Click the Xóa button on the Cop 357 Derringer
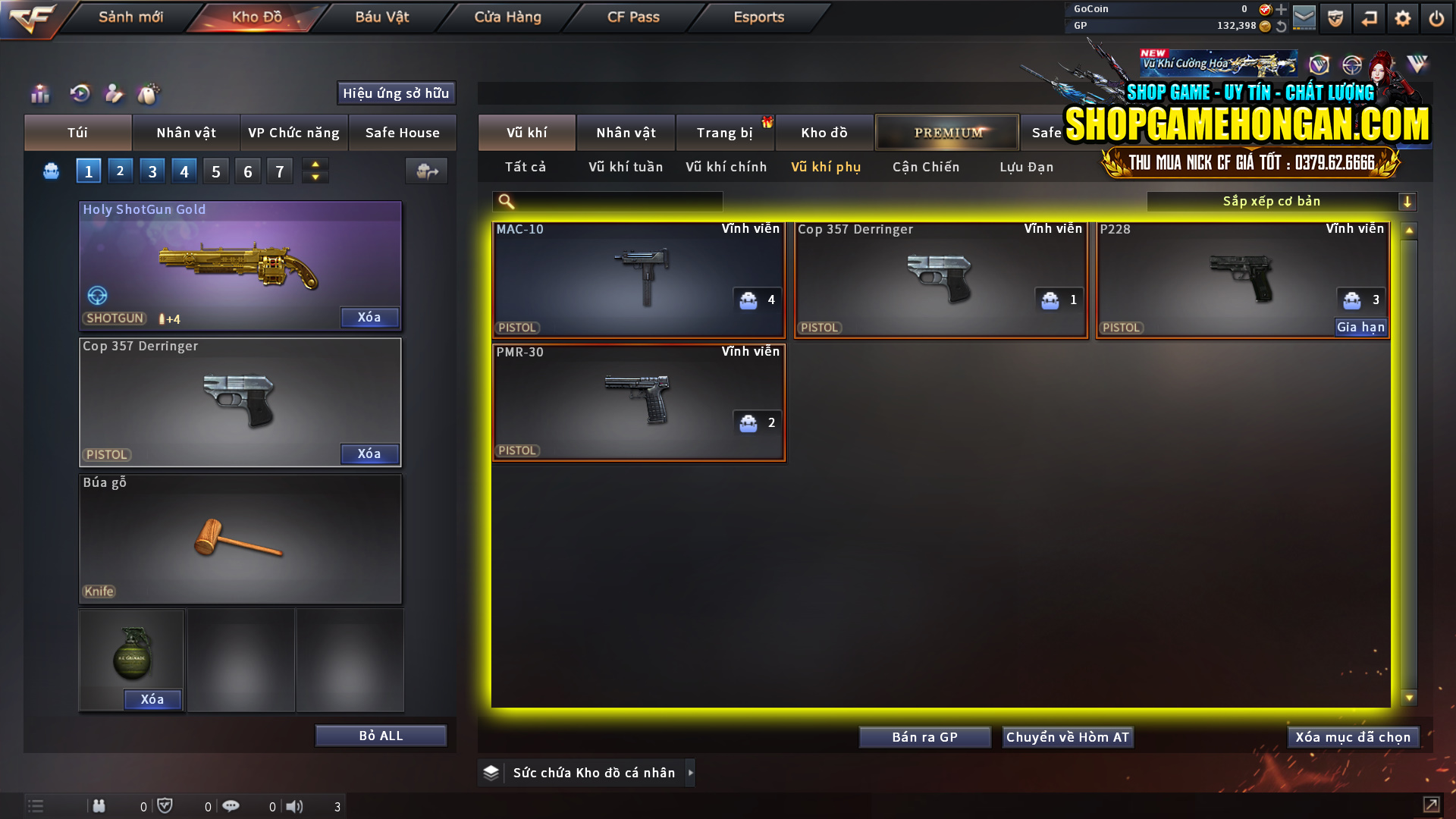Image resolution: width=1456 pixels, height=819 pixels. coord(369,453)
